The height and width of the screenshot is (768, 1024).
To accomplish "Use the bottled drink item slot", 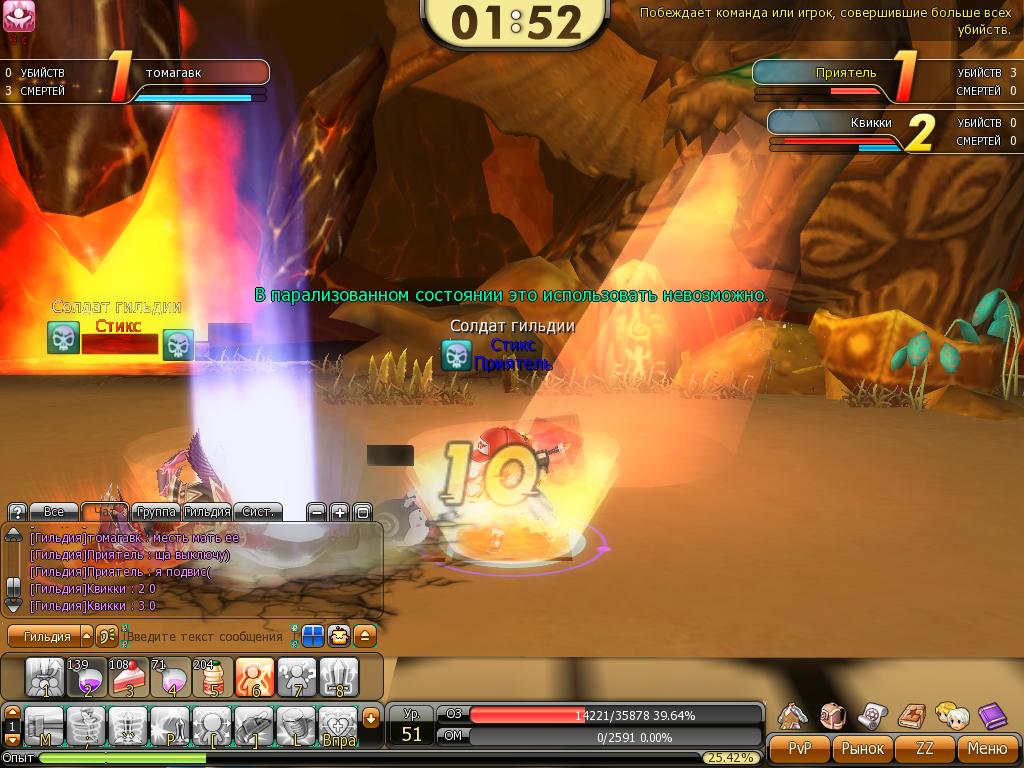I will tap(212, 677).
